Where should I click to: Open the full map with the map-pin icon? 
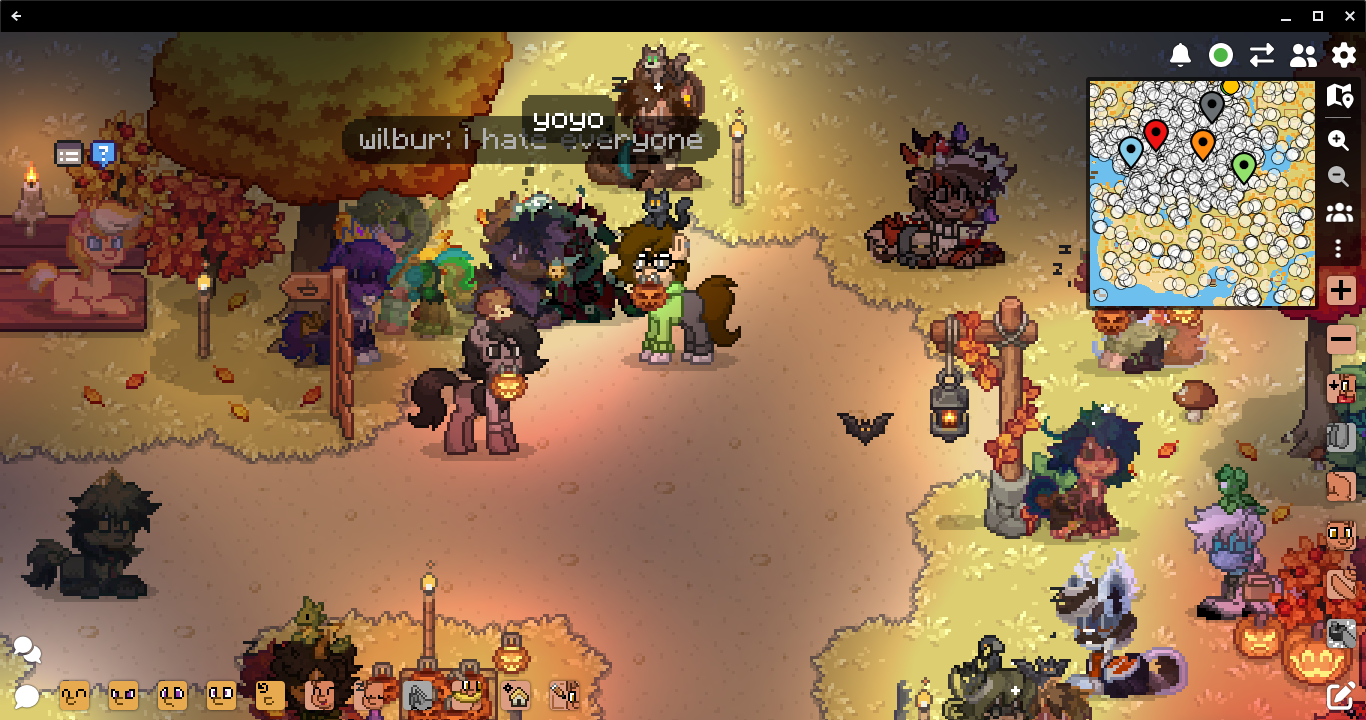point(1340,96)
